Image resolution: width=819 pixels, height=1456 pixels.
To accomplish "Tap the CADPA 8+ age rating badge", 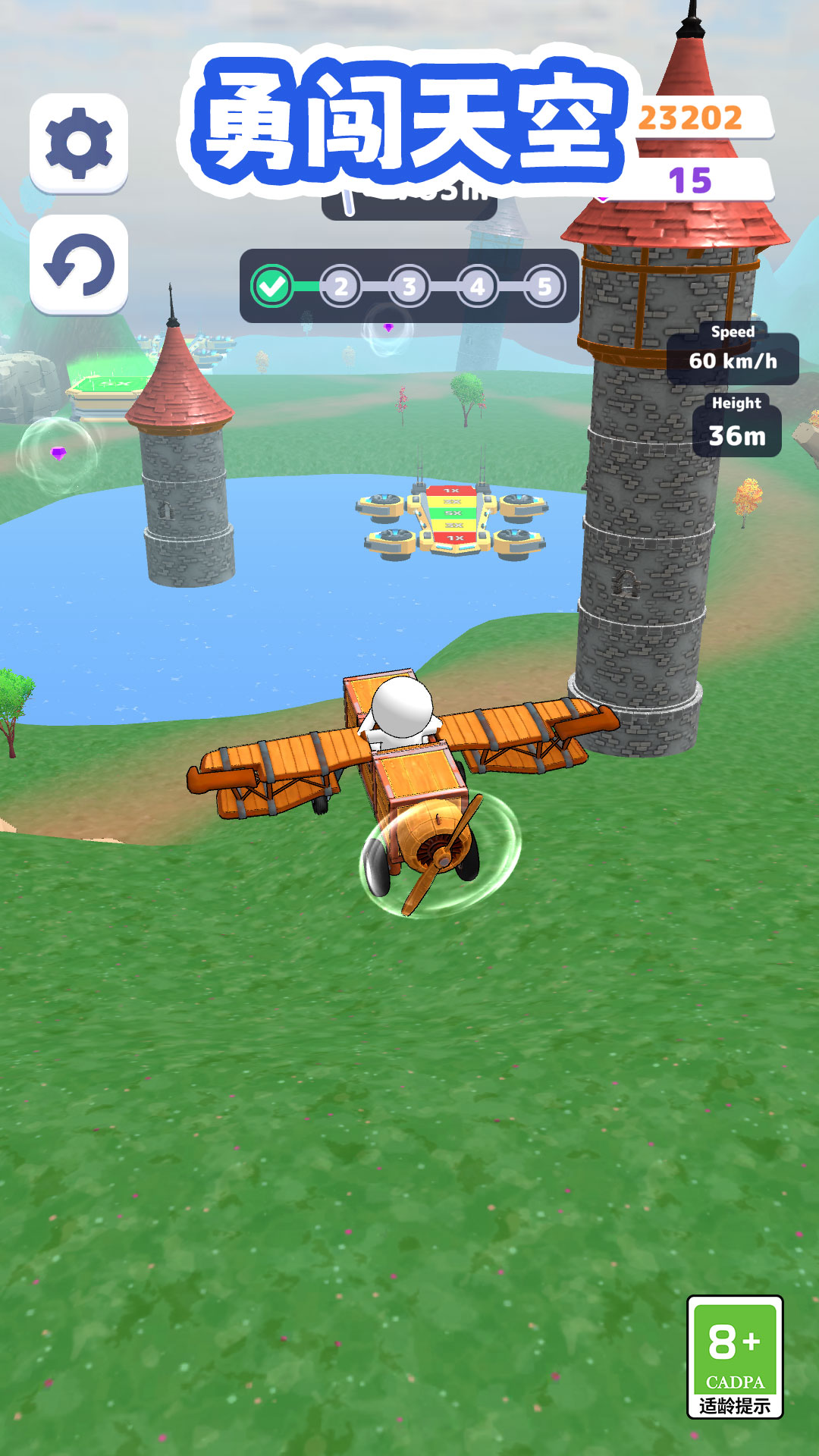I will coord(734,1356).
